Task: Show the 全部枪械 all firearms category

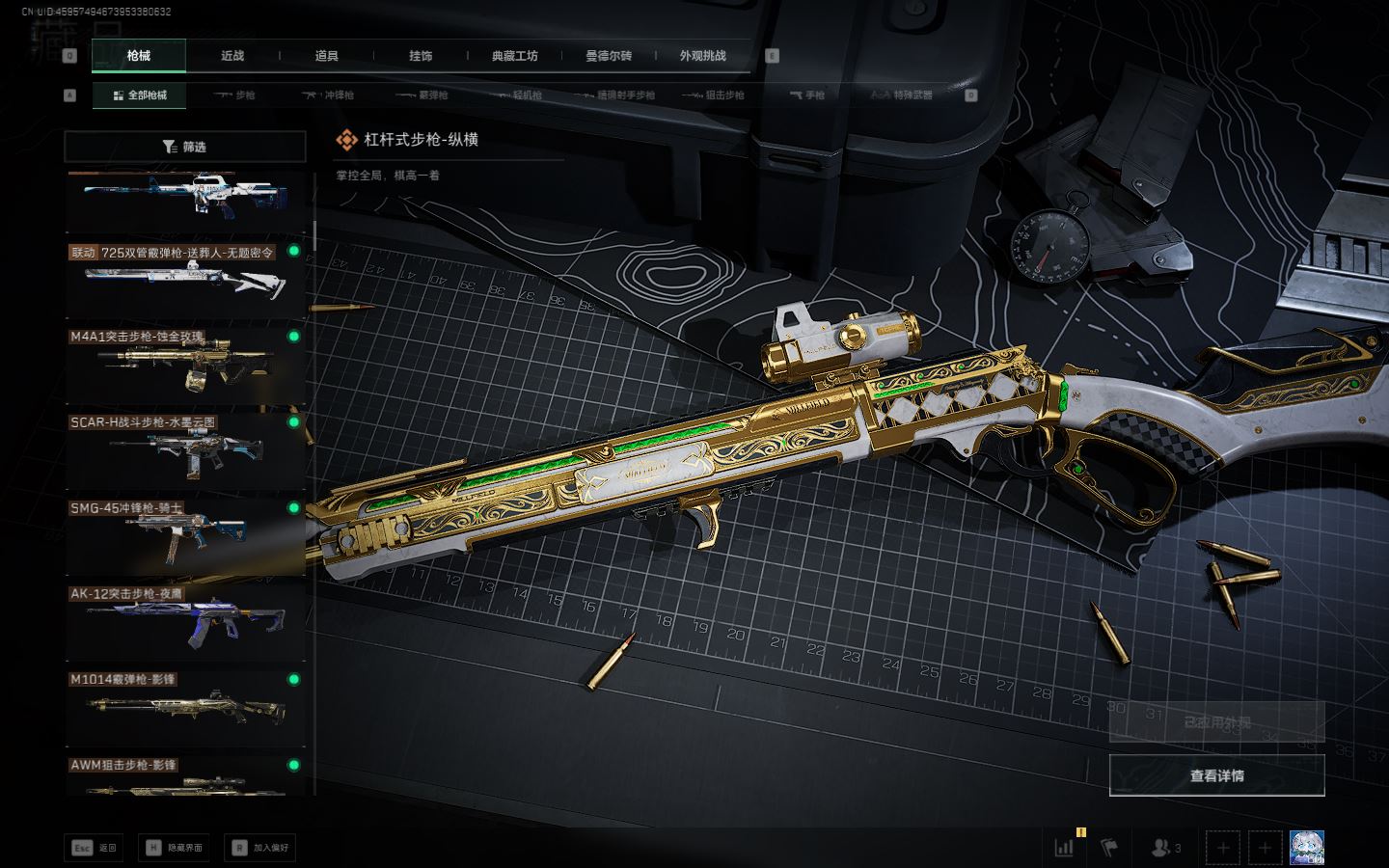Action: [x=140, y=95]
